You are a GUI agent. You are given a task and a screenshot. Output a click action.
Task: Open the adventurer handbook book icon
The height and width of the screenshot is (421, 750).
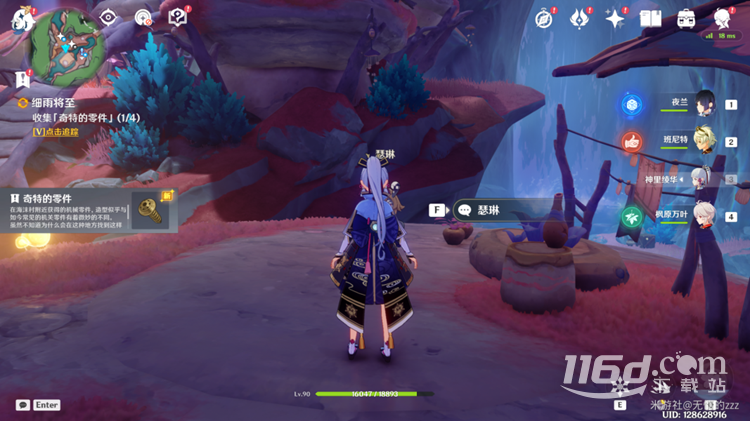pos(651,18)
